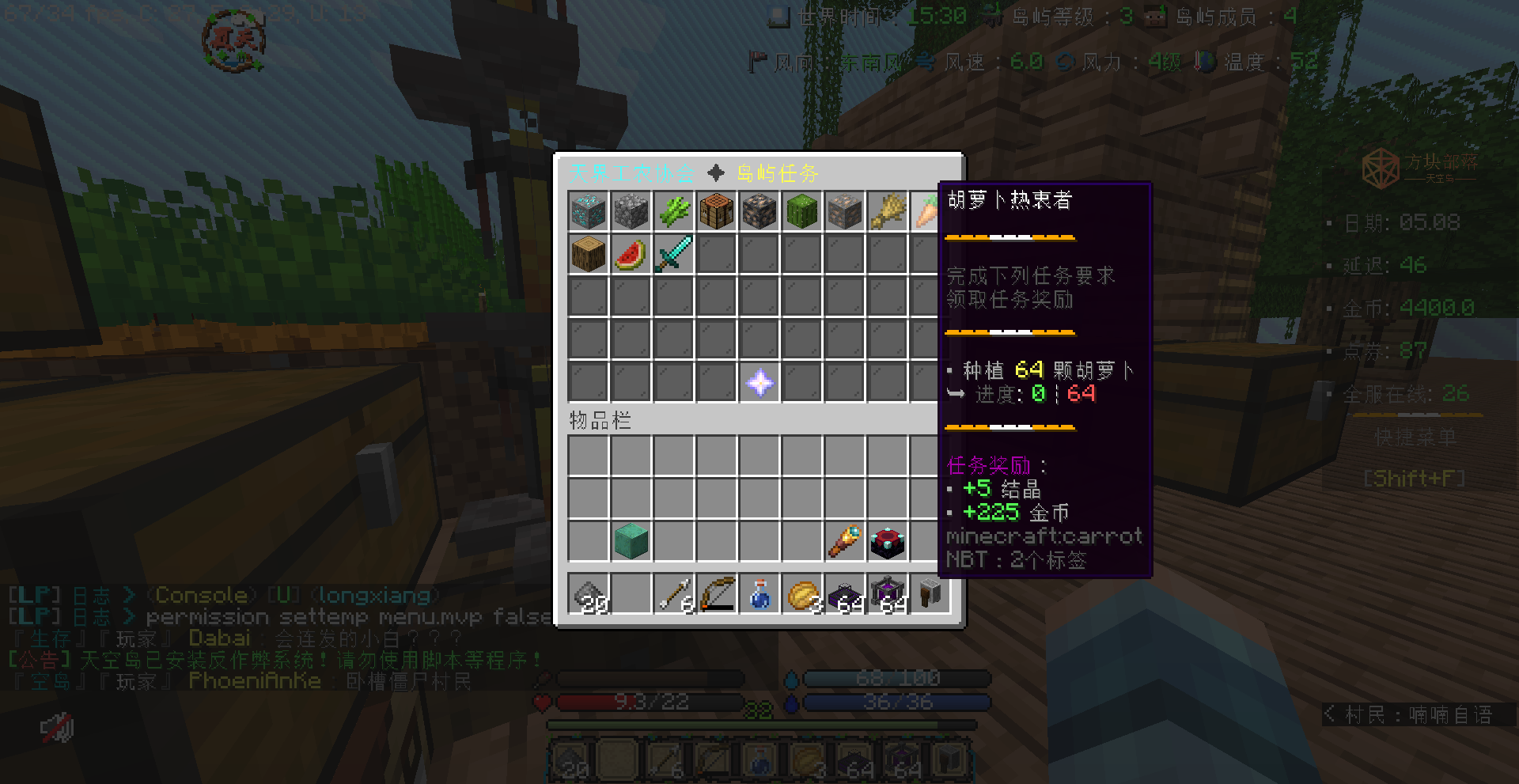The height and width of the screenshot is (784, 1519).
Task: Select the diamond ore quest icon
Action: coord(589,211)
